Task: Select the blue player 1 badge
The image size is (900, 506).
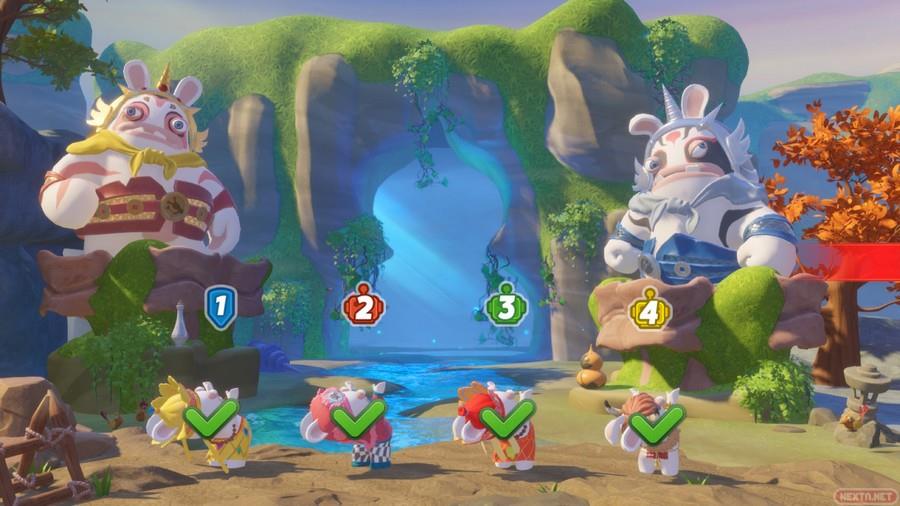Action: pos(220,306)
